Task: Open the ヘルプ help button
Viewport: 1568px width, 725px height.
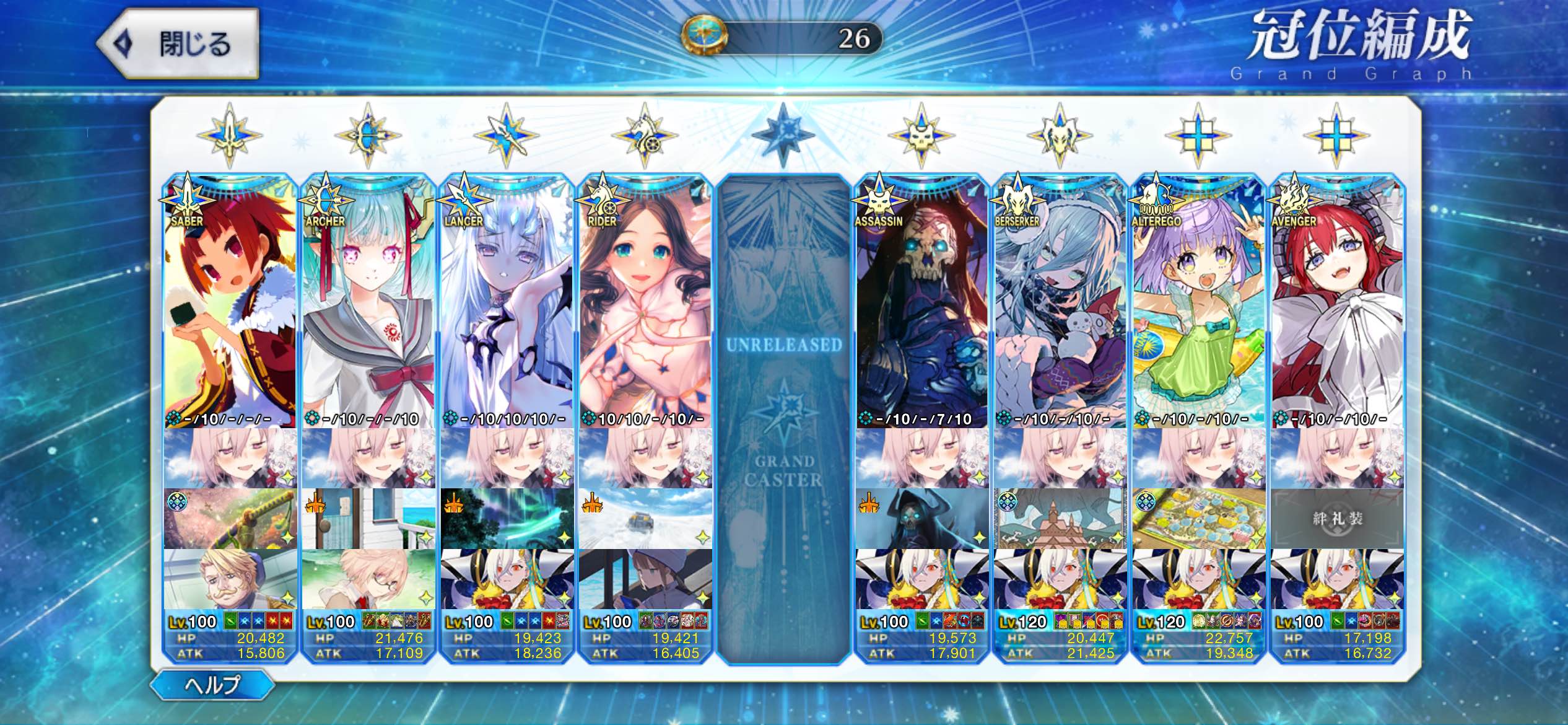Action: tap(212, 685)
